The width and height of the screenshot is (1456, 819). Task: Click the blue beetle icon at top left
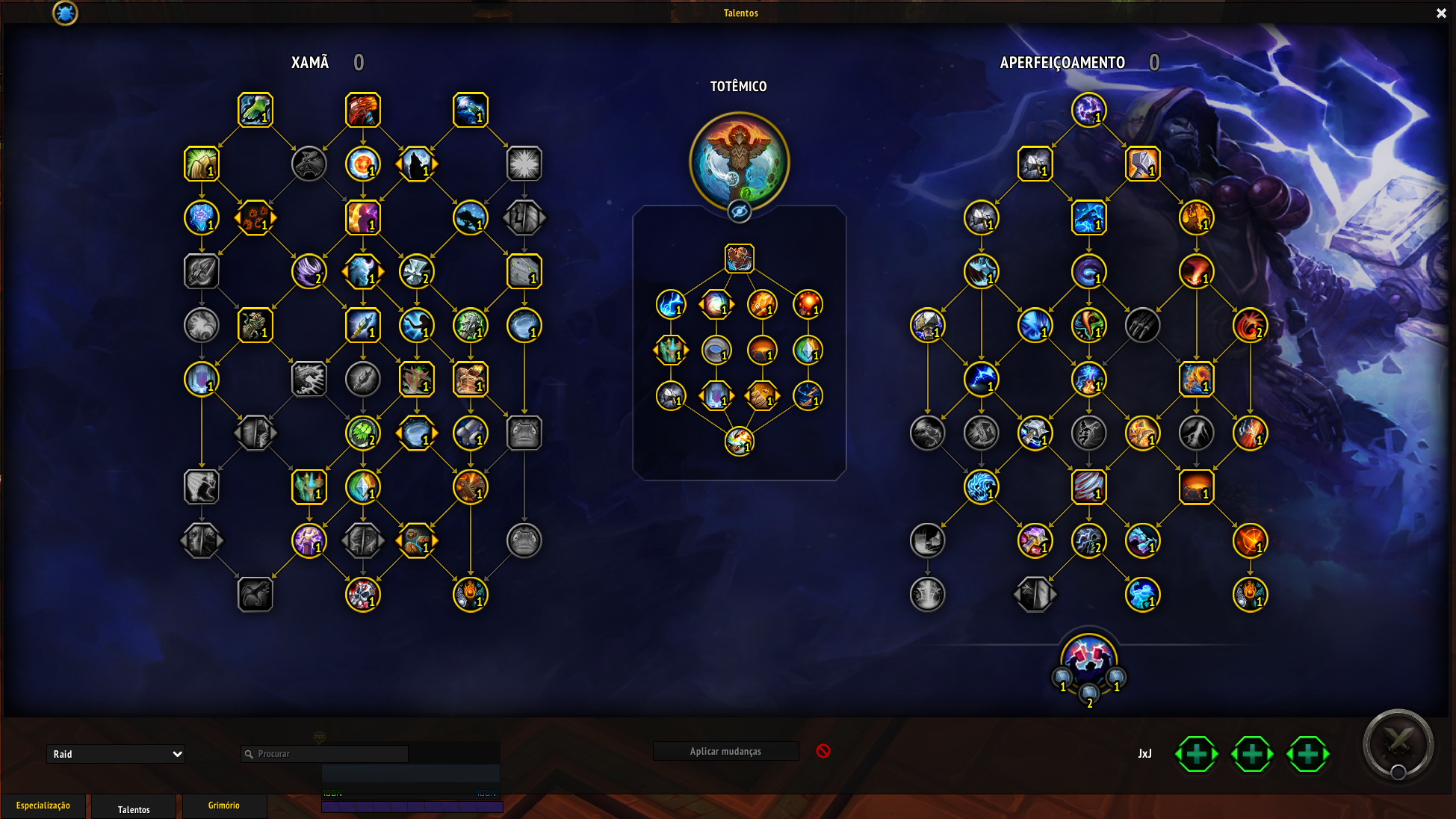65,13
